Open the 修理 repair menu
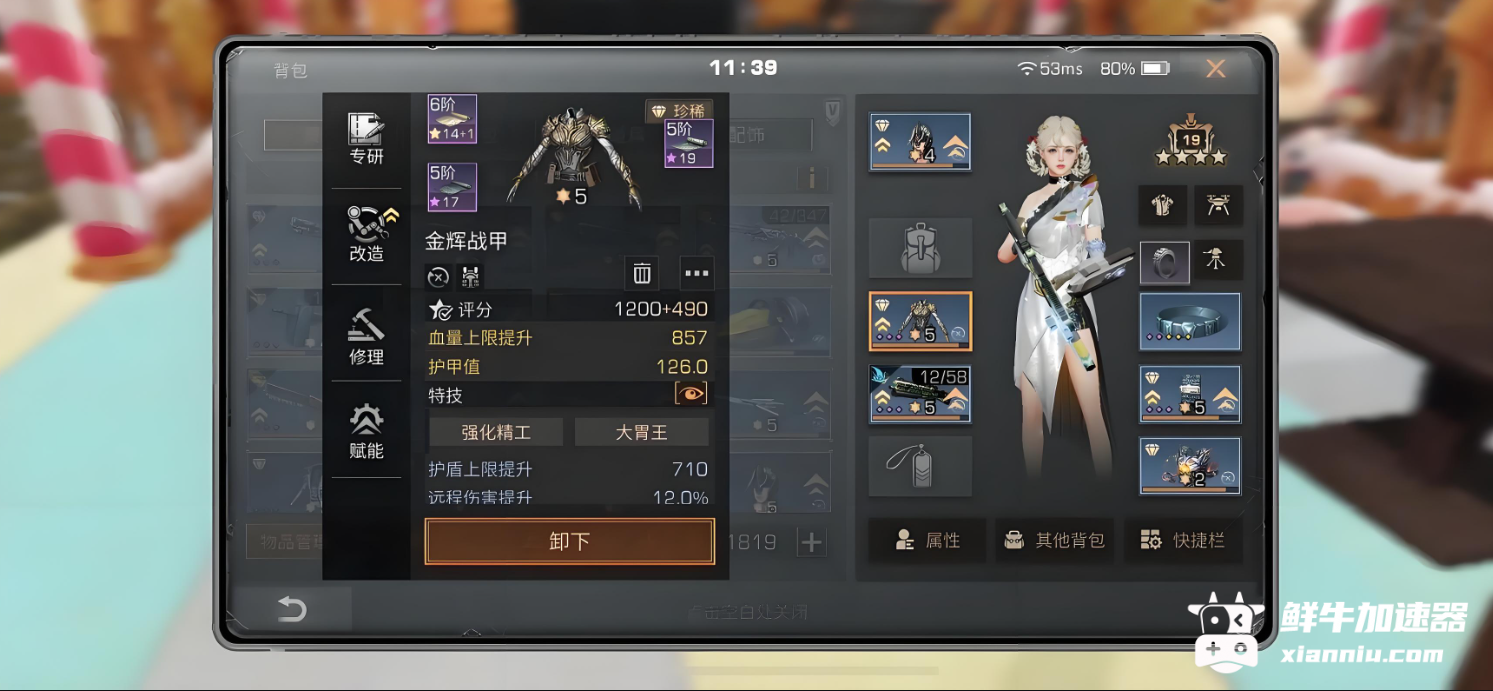The image size is (1493, 691). coord(366,337)
